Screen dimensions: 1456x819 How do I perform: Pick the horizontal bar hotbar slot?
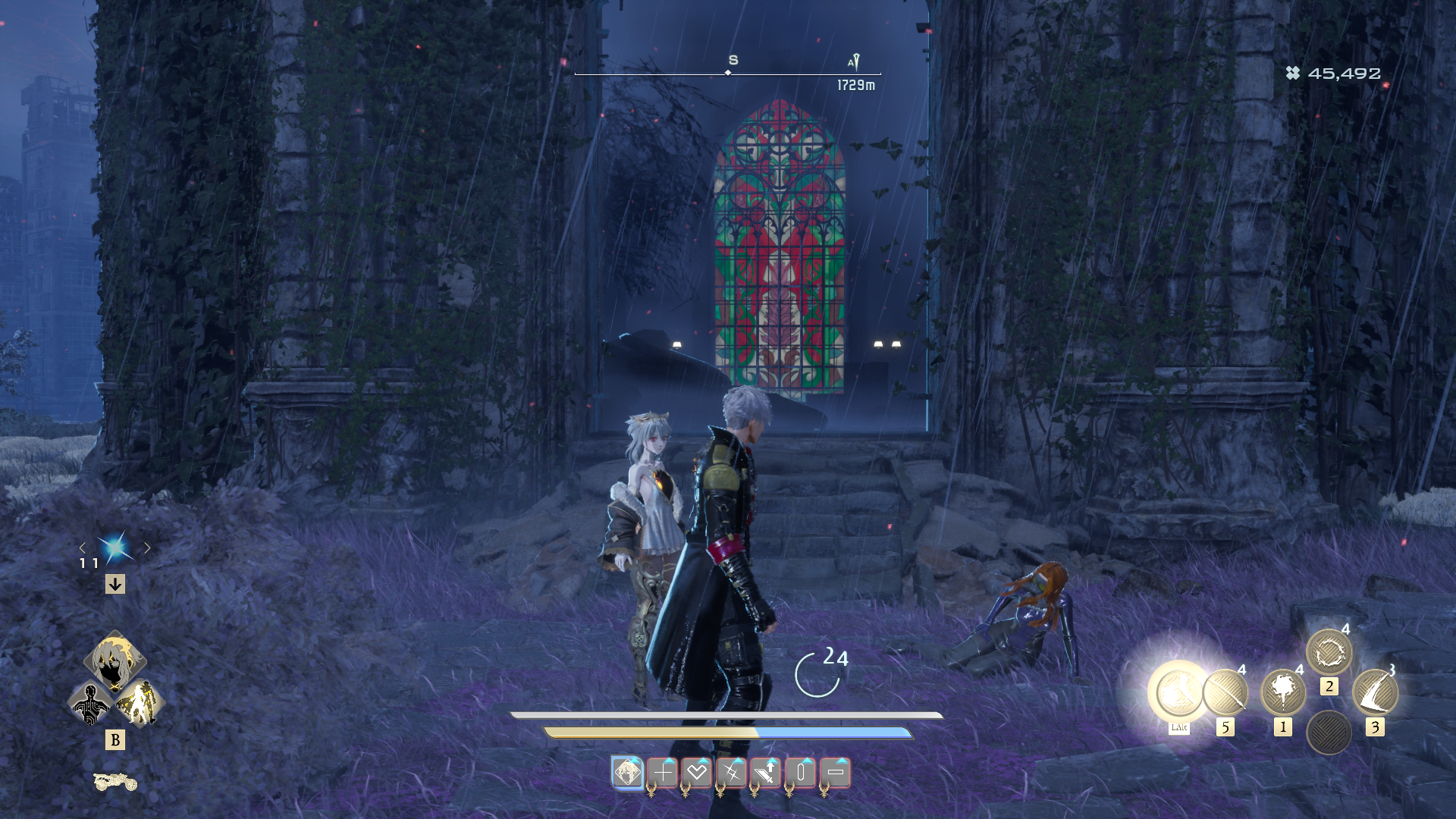tap(836, 773)
